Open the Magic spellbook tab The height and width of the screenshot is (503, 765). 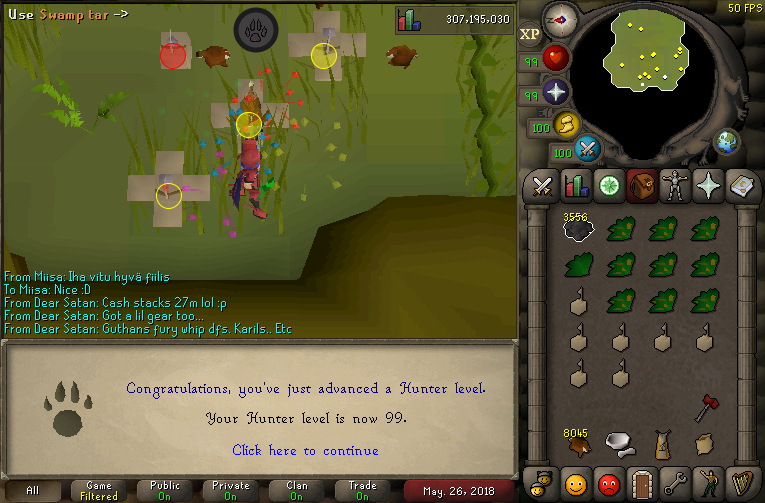coord(741,186)
